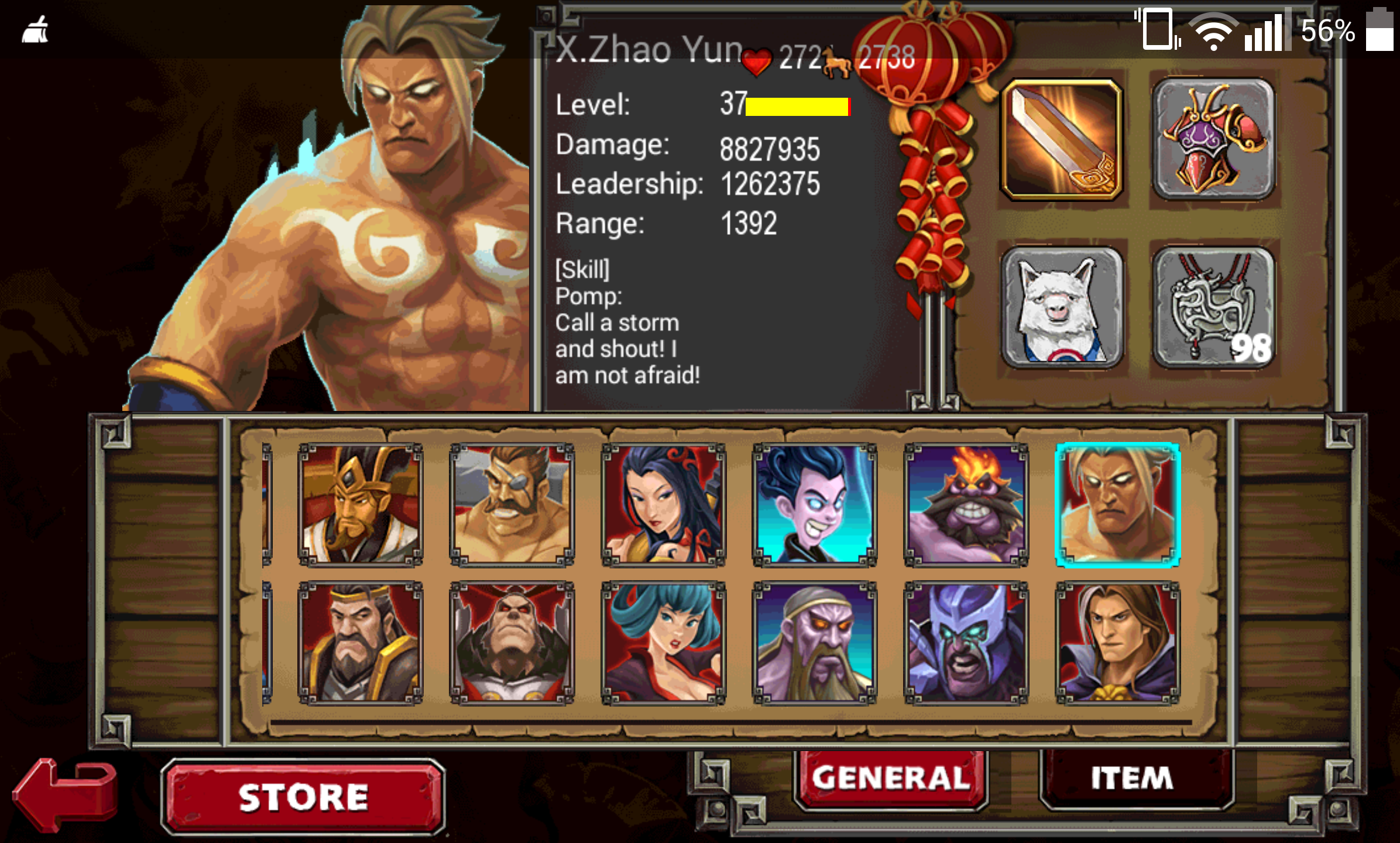Select the white alpaca mount slot
The height and width of the screenshot is (843, 1400).
(1062, 307)
